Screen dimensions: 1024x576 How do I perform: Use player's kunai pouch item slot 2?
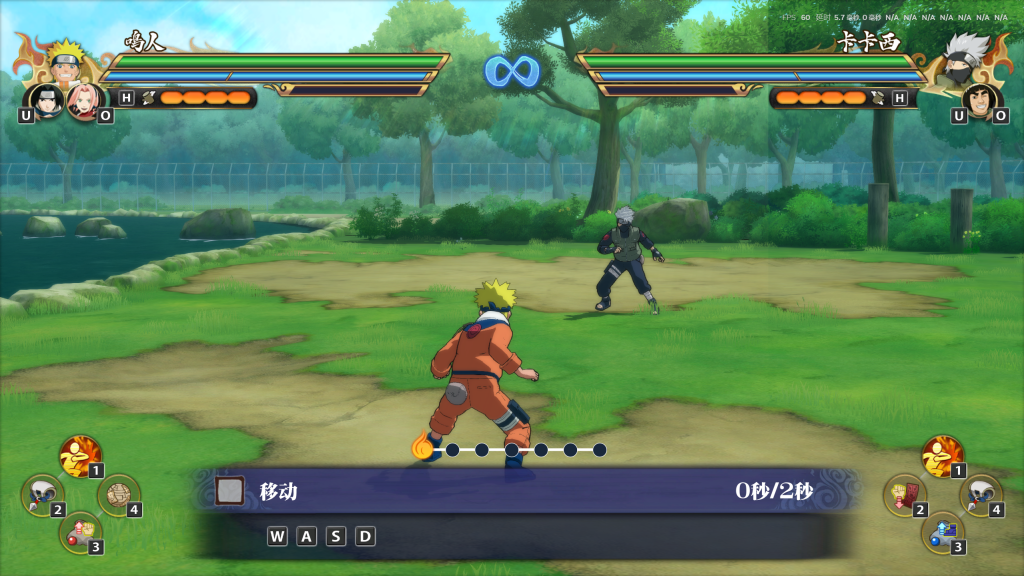pyautogui.click(x=41, y=493)
